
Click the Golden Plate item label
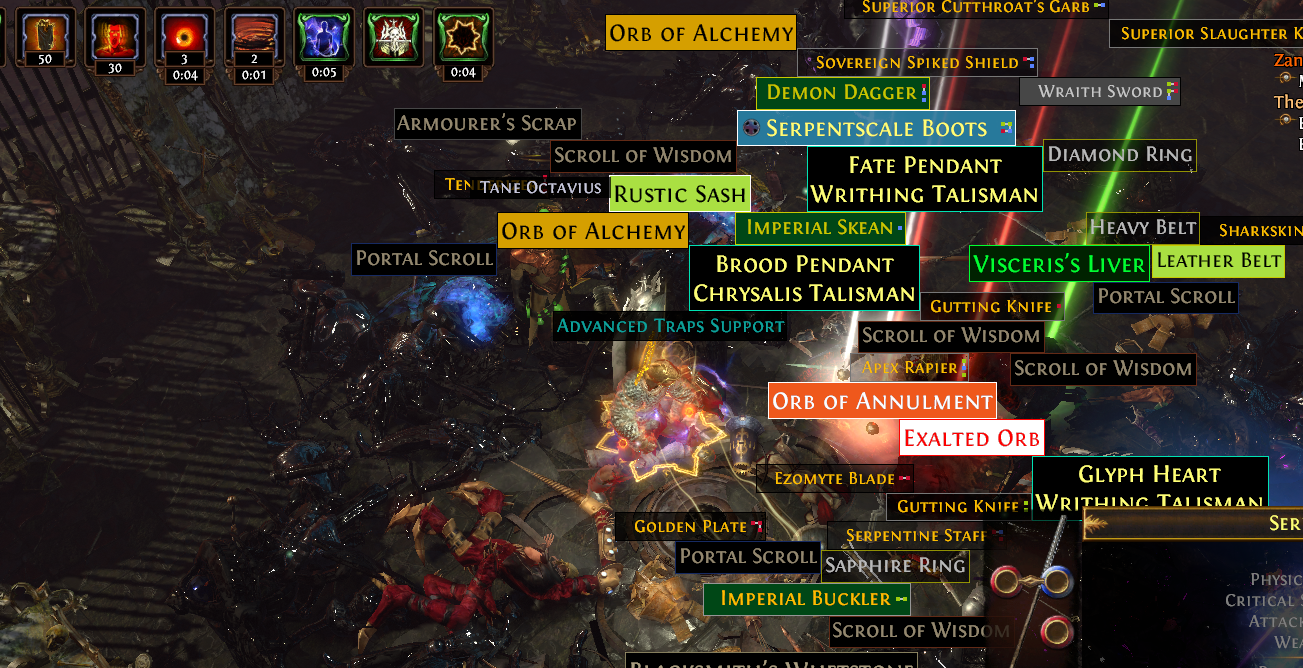click(691, 526)
